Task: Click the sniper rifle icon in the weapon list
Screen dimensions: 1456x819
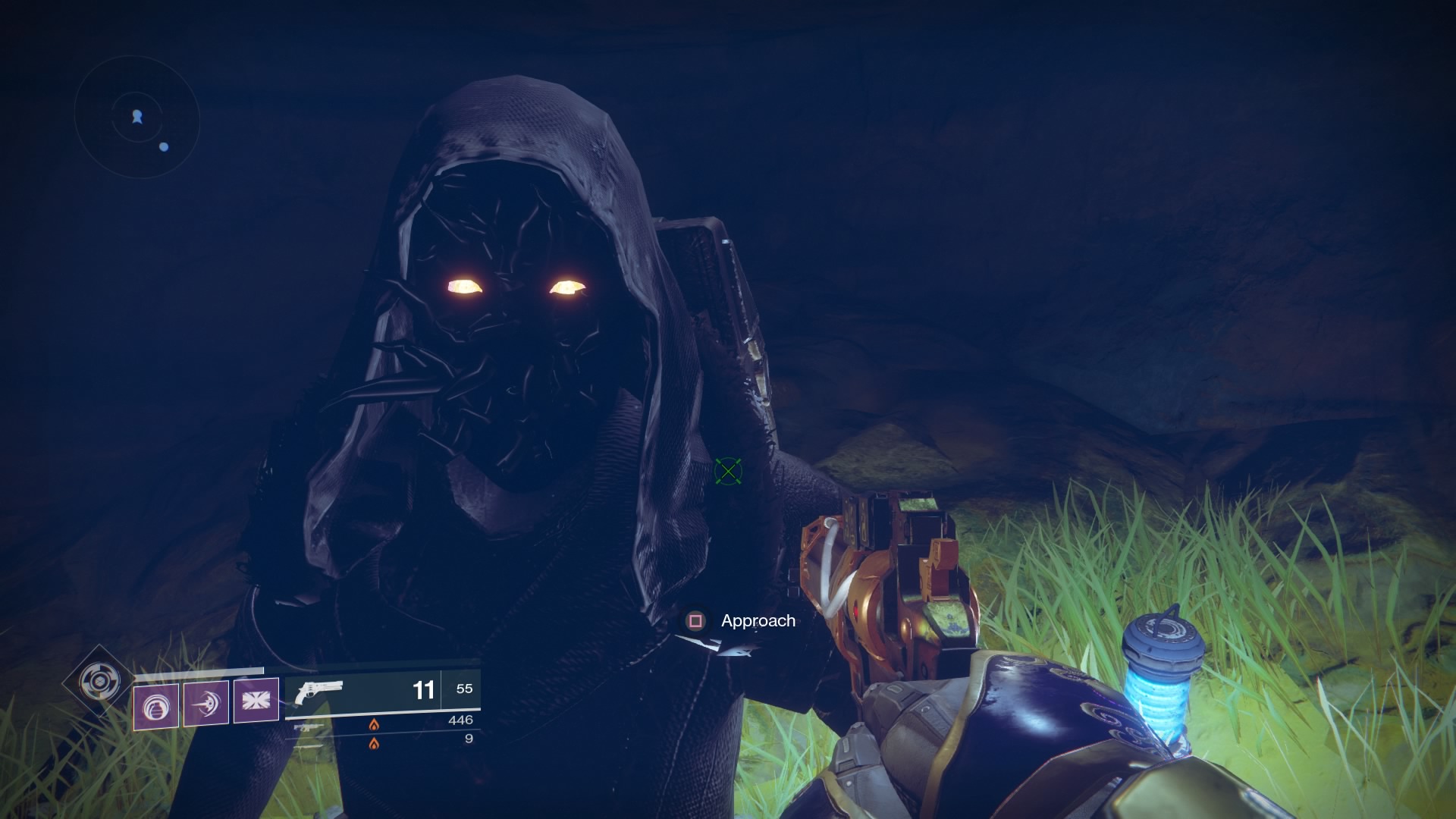Action: click(x=308, y=747)
